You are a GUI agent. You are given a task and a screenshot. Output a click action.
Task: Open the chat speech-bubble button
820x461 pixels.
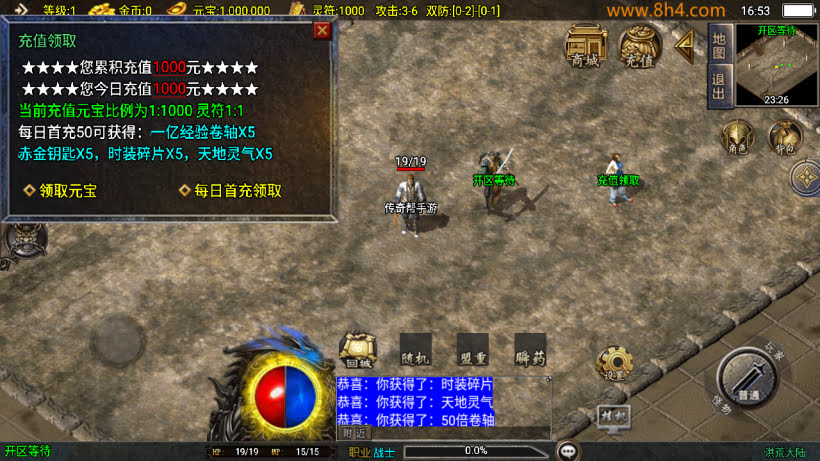pyautogui.click(x=569, y=451)
